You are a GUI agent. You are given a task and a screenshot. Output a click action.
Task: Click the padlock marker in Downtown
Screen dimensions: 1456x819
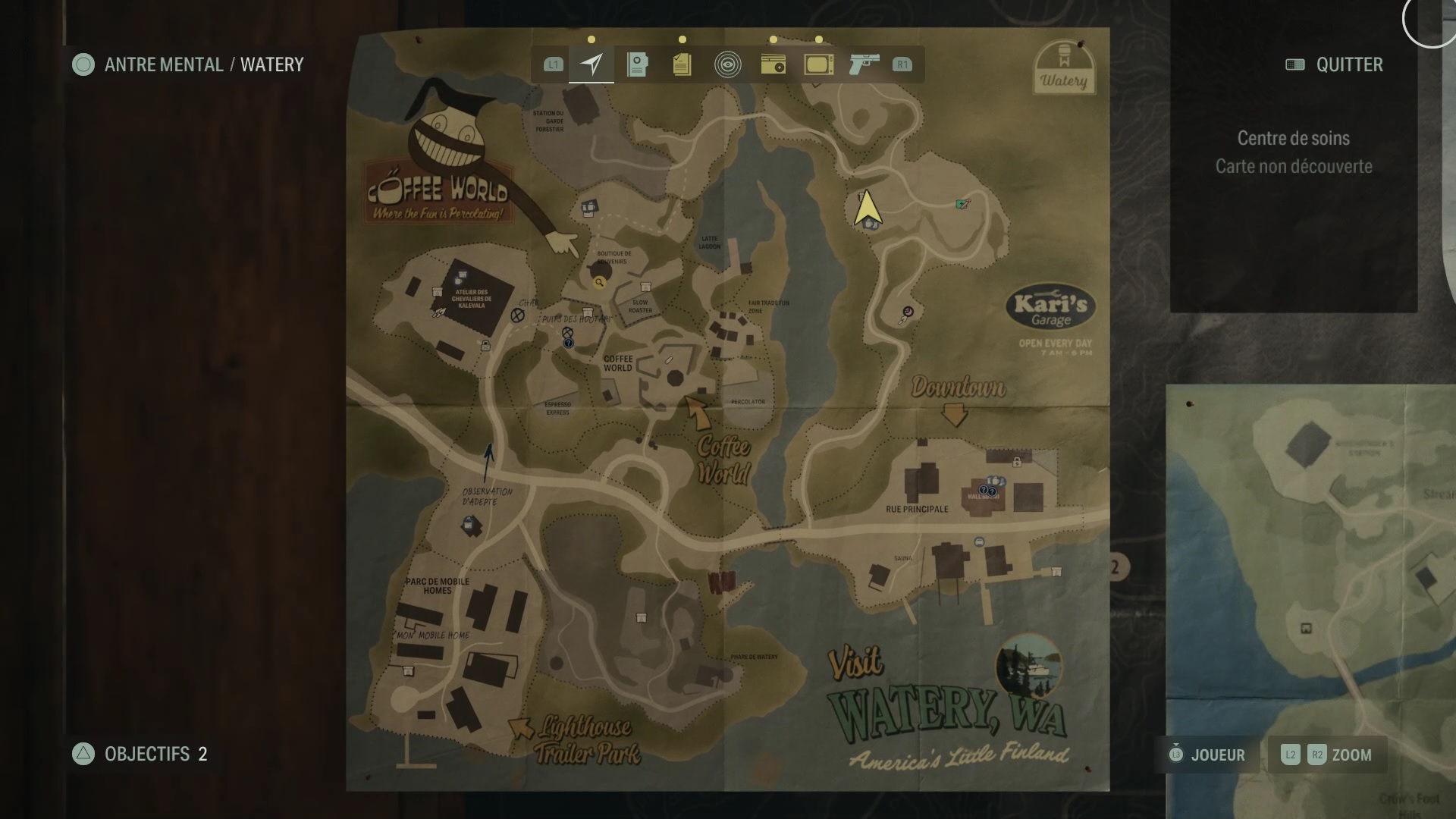pos(1017,461)
